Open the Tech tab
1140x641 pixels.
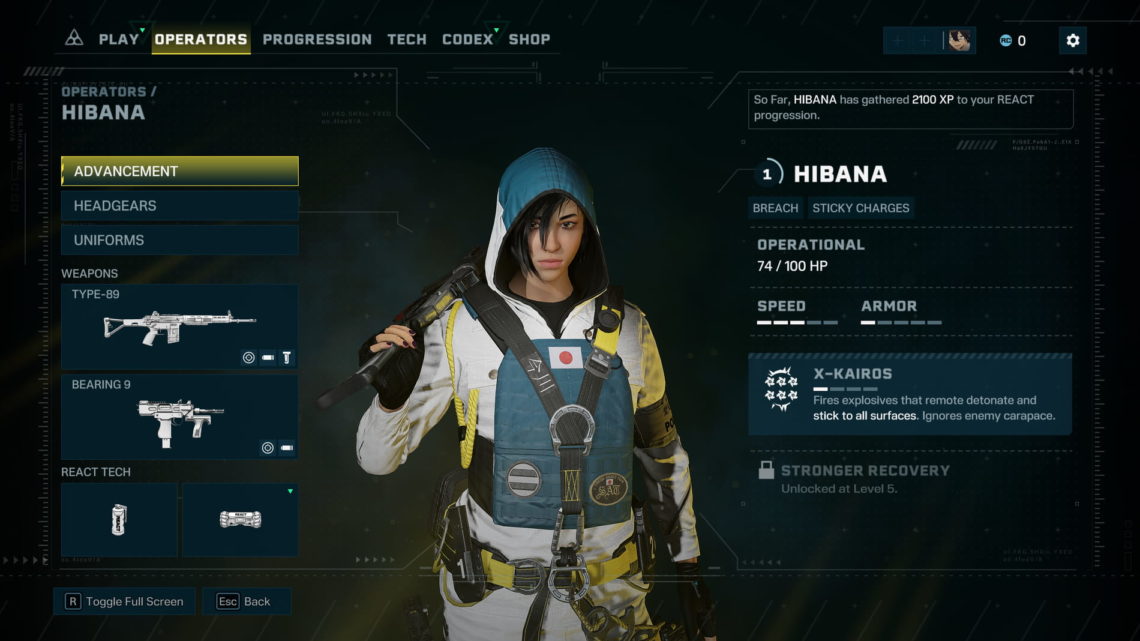coord(406,39)
